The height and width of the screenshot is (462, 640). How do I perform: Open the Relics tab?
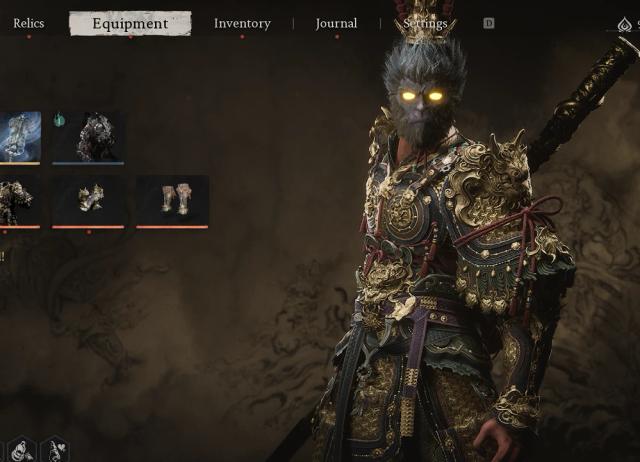(x=28, y=23)
